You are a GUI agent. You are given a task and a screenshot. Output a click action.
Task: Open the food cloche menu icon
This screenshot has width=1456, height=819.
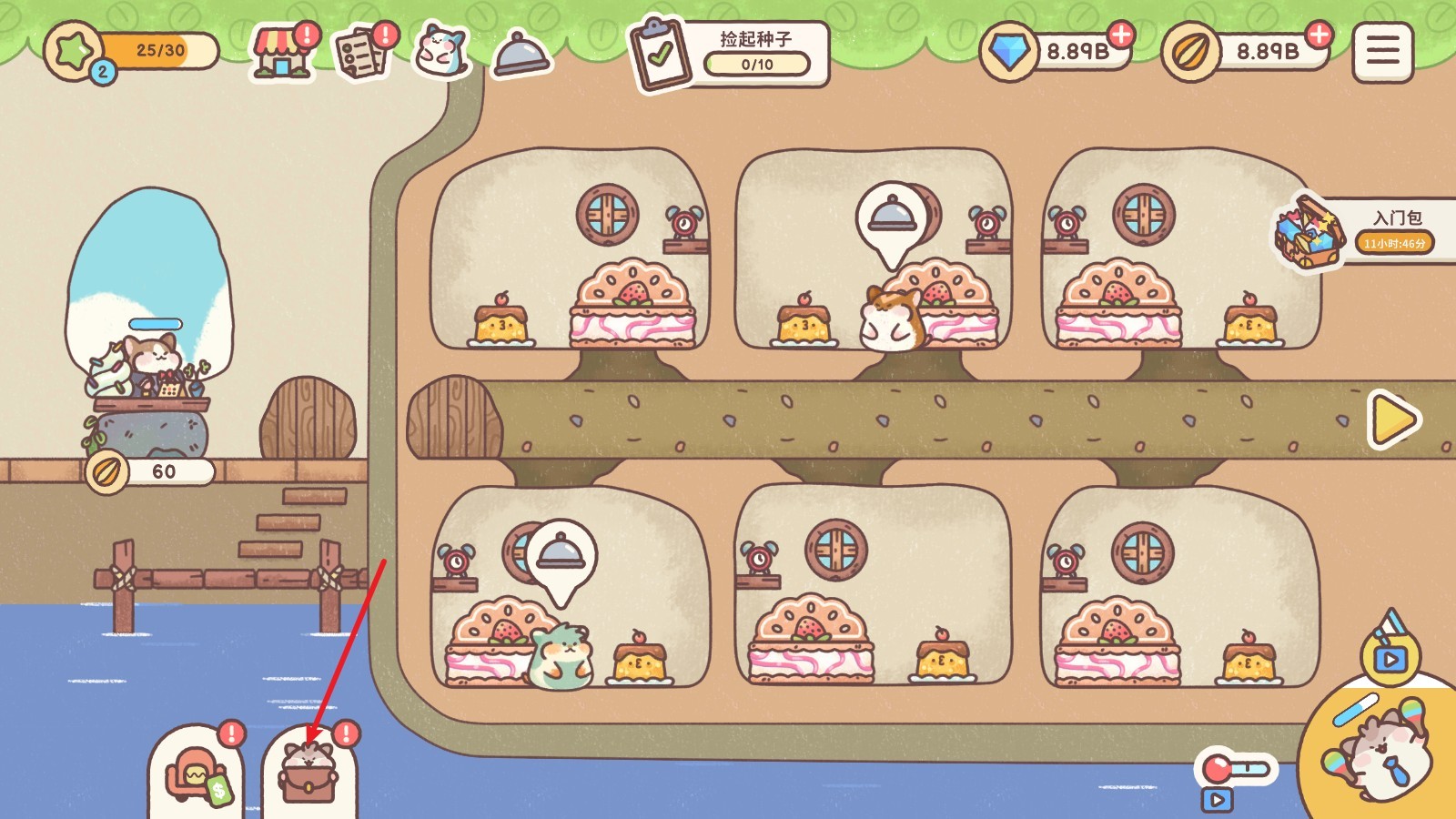click(521, 54)
